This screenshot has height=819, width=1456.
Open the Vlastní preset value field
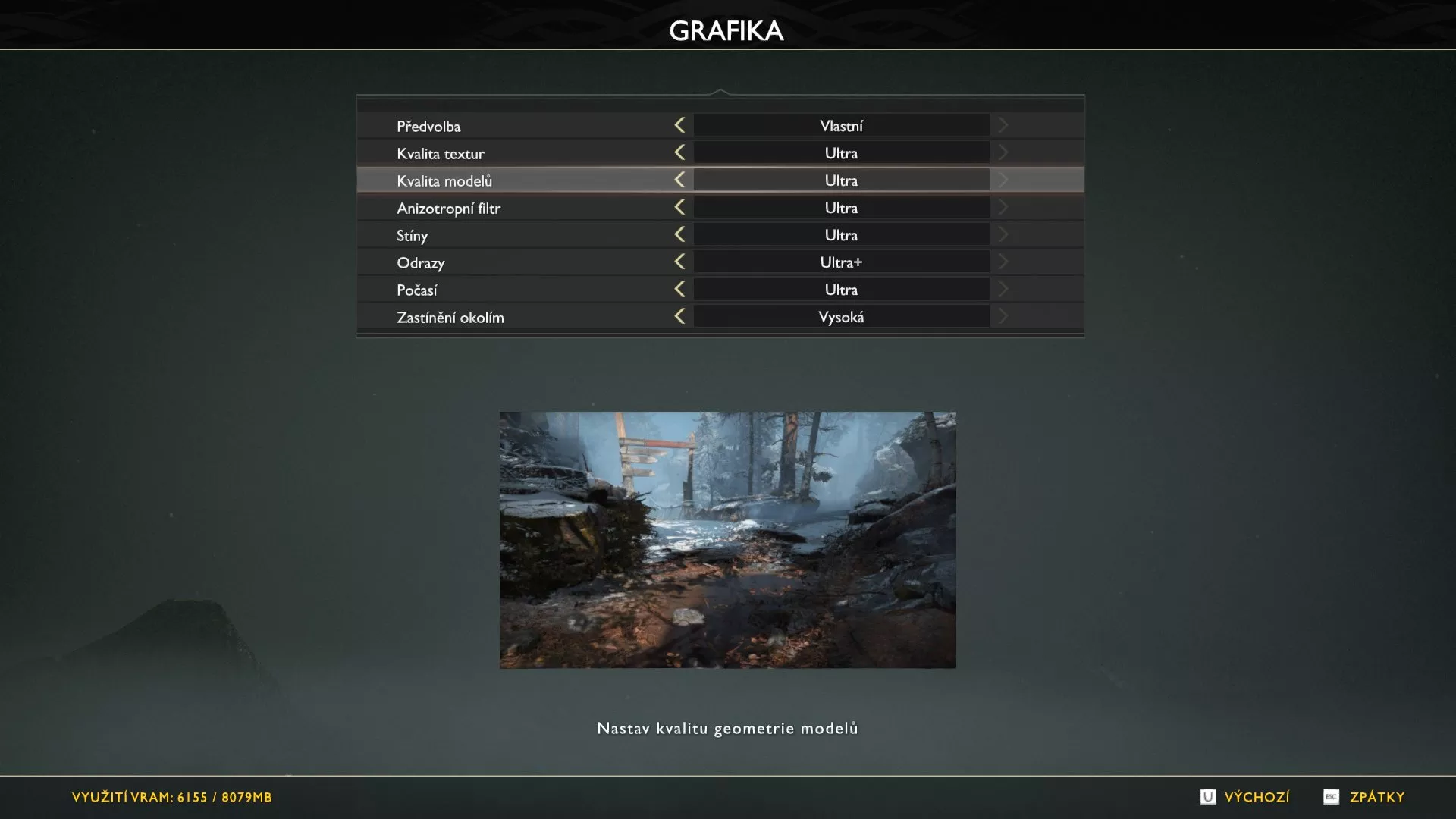(840, 125)
